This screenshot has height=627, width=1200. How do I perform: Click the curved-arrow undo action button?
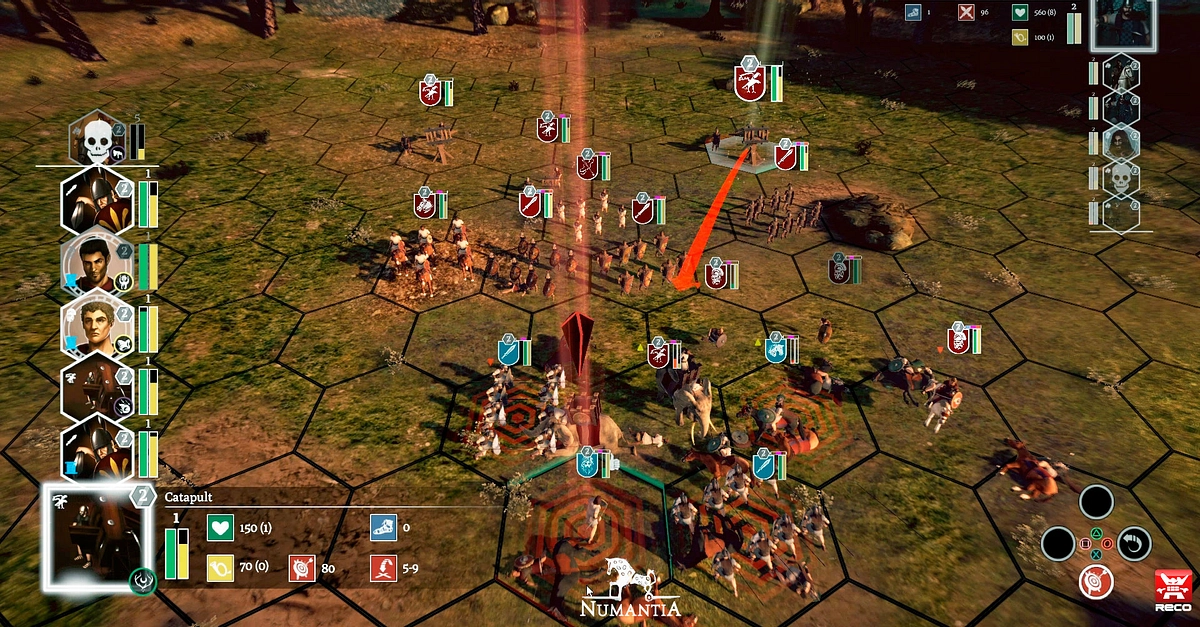tap(1134, 543)
